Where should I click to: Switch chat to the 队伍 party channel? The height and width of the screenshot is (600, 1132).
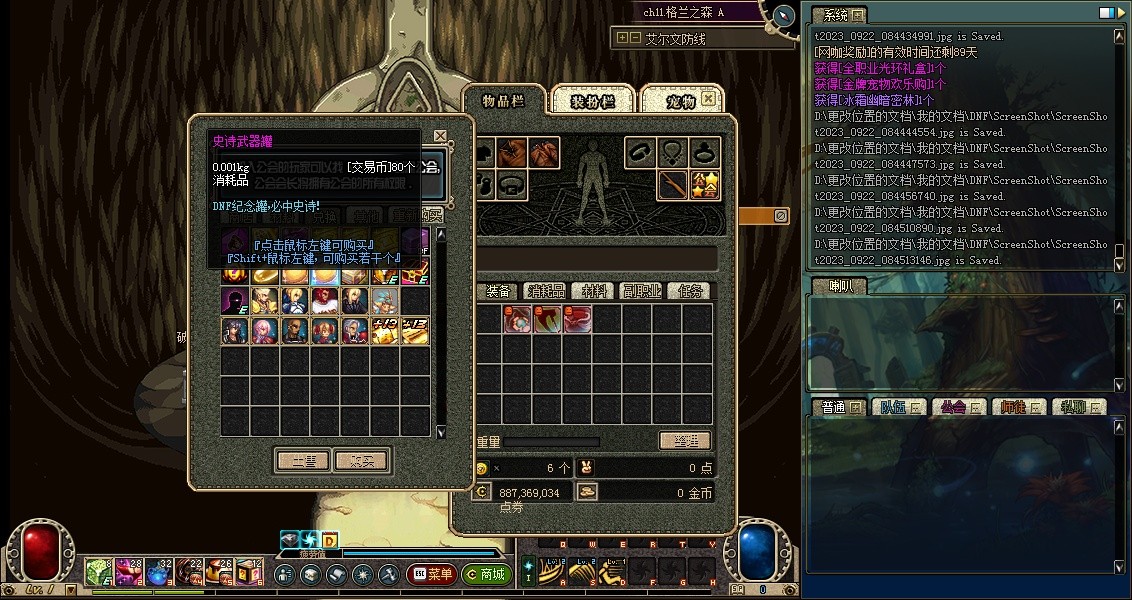(x=893, y=407)
